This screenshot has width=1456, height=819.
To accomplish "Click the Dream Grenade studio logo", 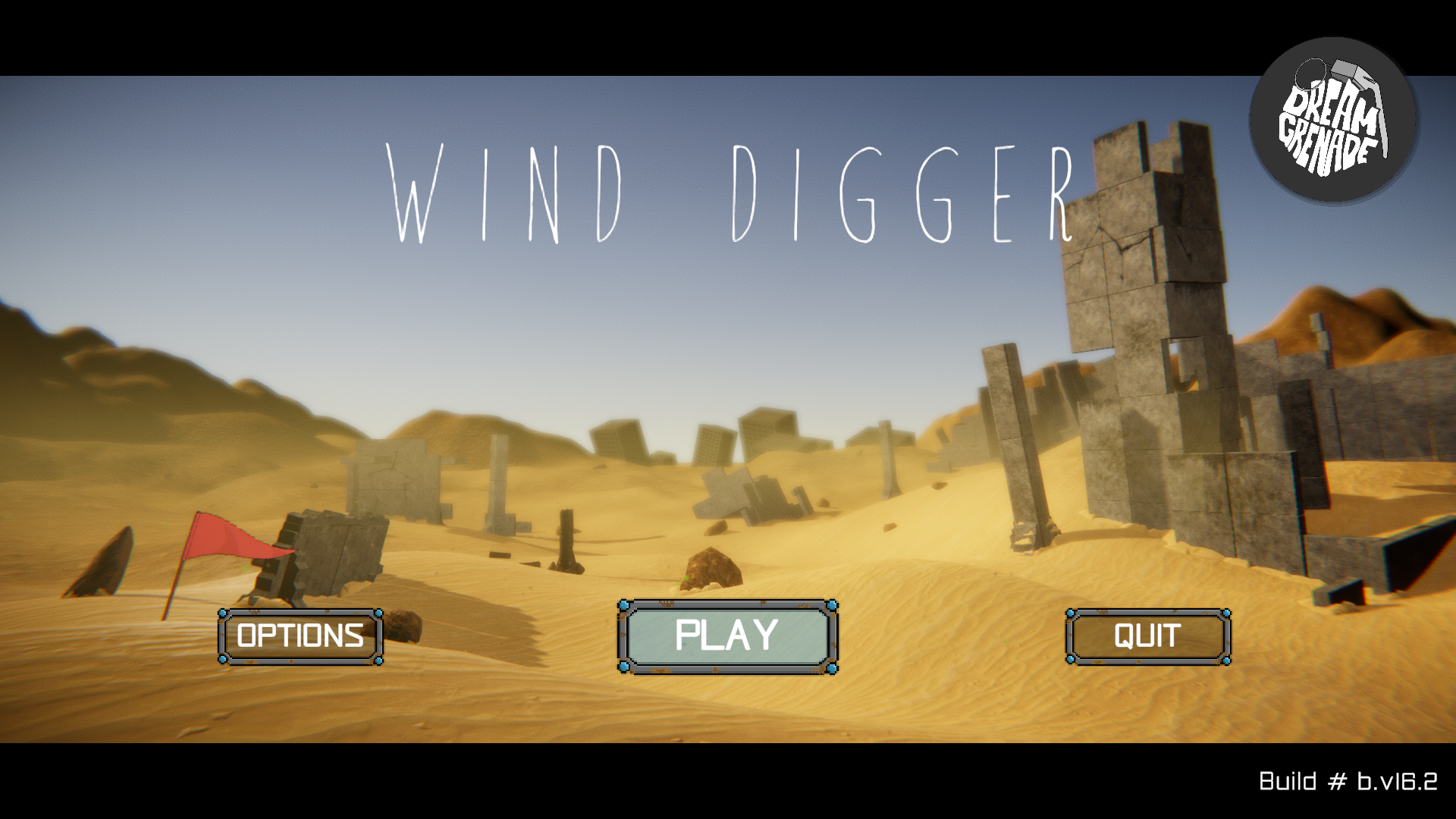I will (x=1334, y=121).
